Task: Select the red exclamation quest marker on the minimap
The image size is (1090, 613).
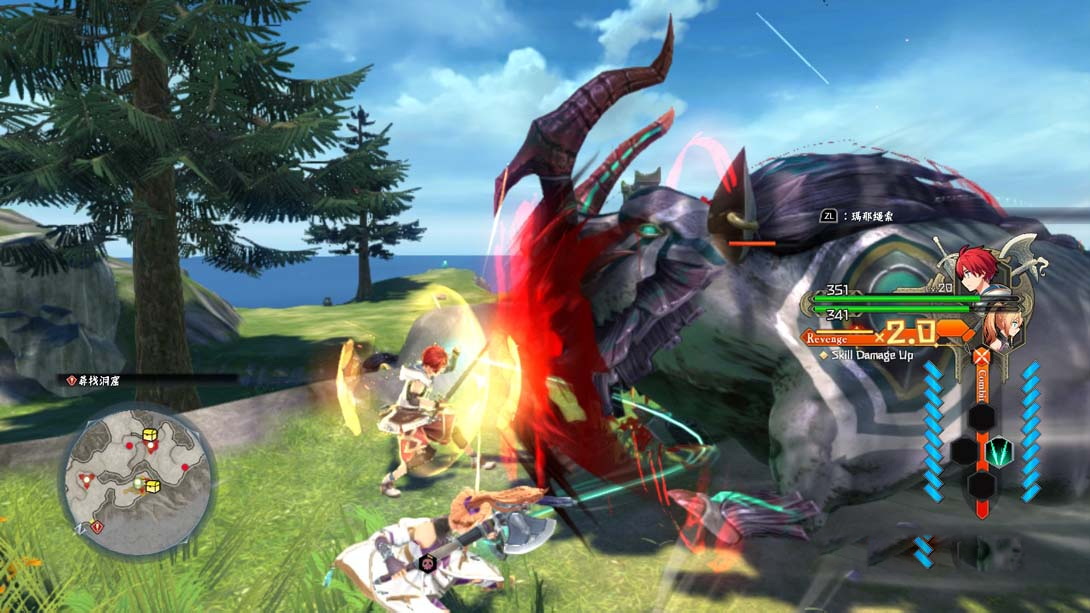Action: pyautogui.click(x=97, y=525)
